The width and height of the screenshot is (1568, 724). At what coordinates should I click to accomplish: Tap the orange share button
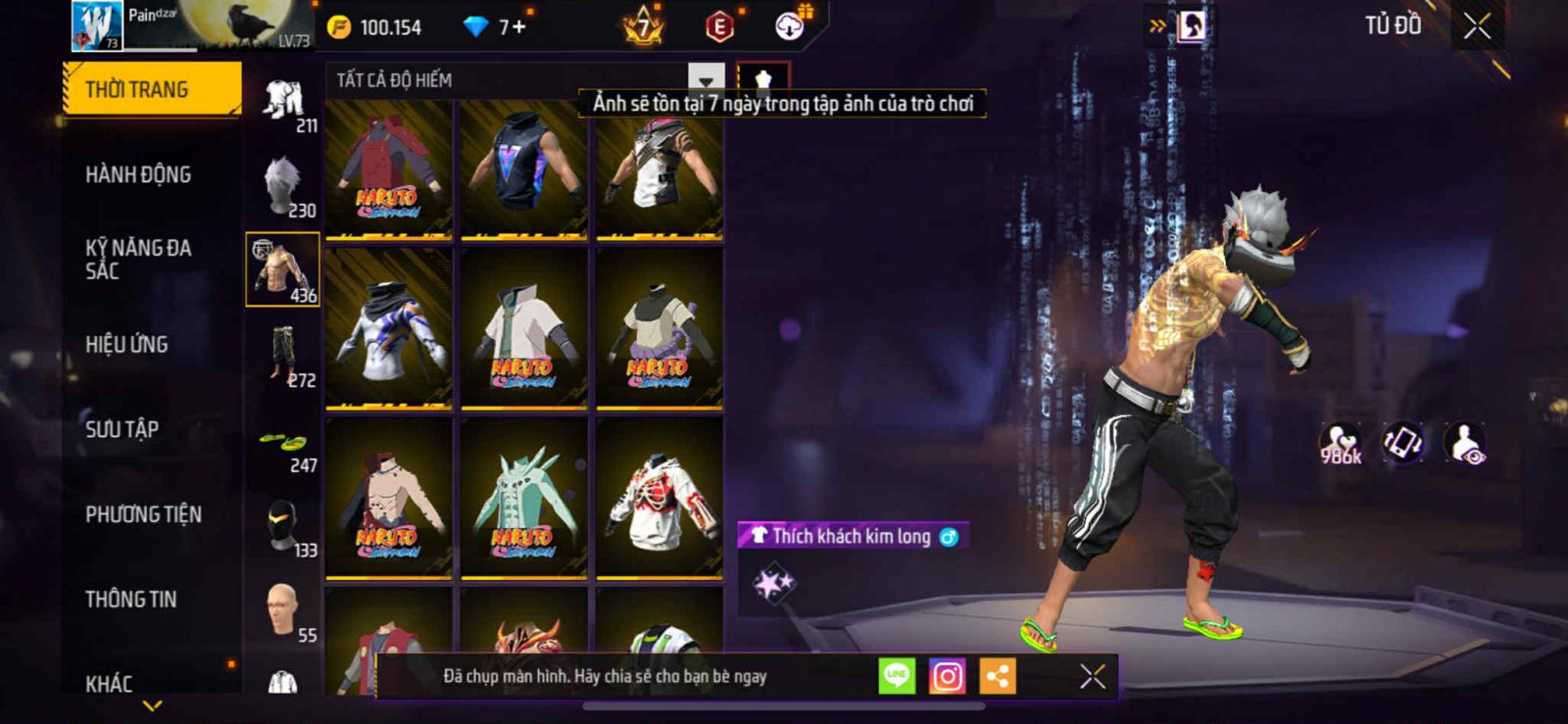[x=998, y=676]
